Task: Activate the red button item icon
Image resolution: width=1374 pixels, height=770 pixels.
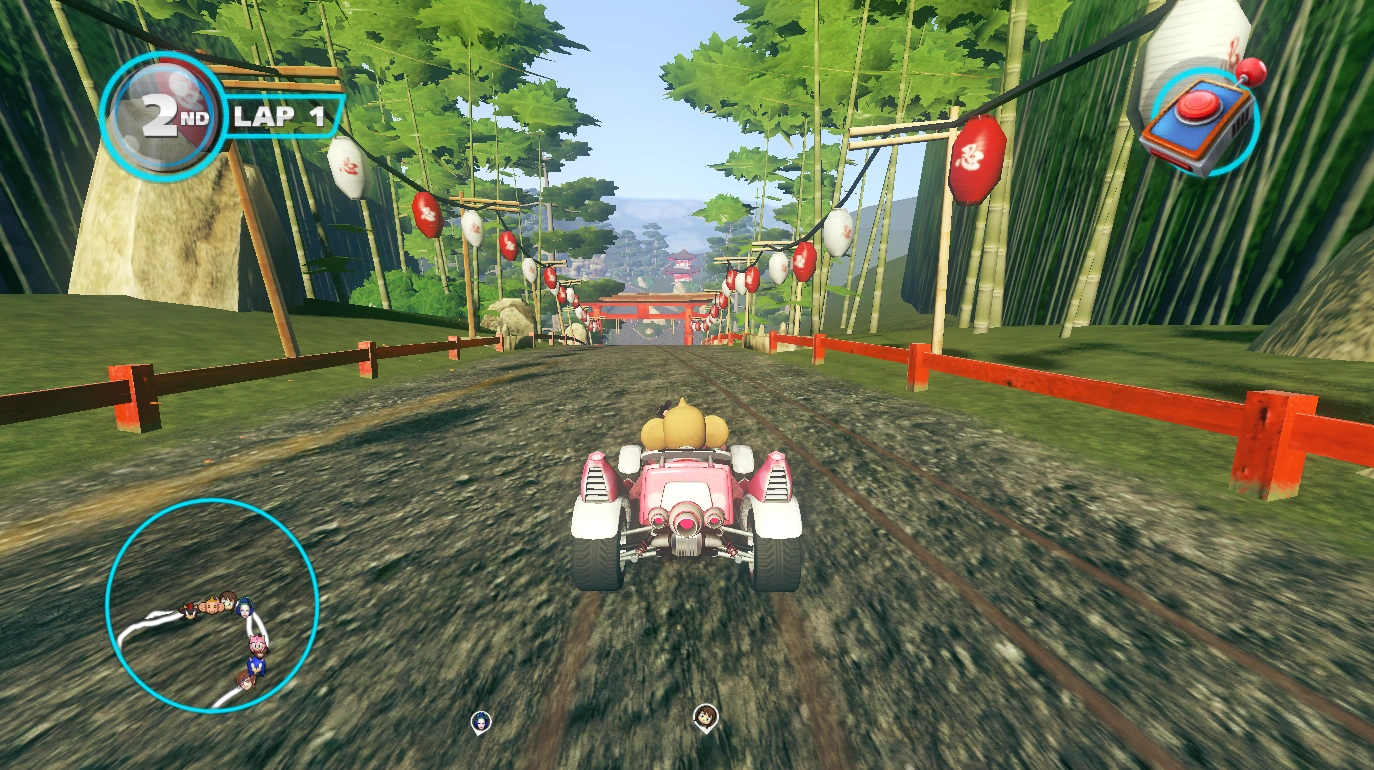Action: click(1201, 122)
